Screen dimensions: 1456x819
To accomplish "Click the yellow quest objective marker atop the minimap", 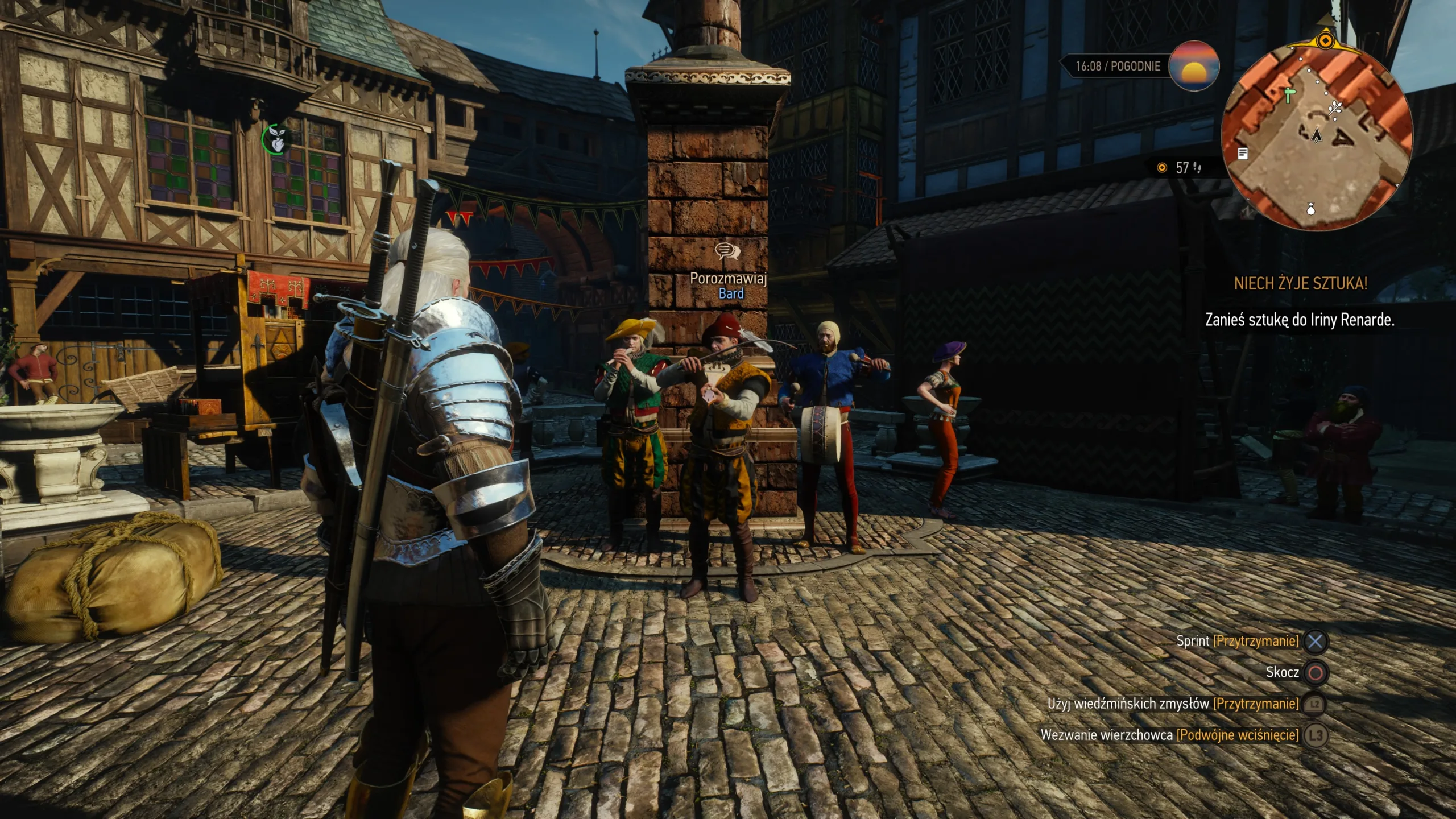I will (x=1326, y=40).
